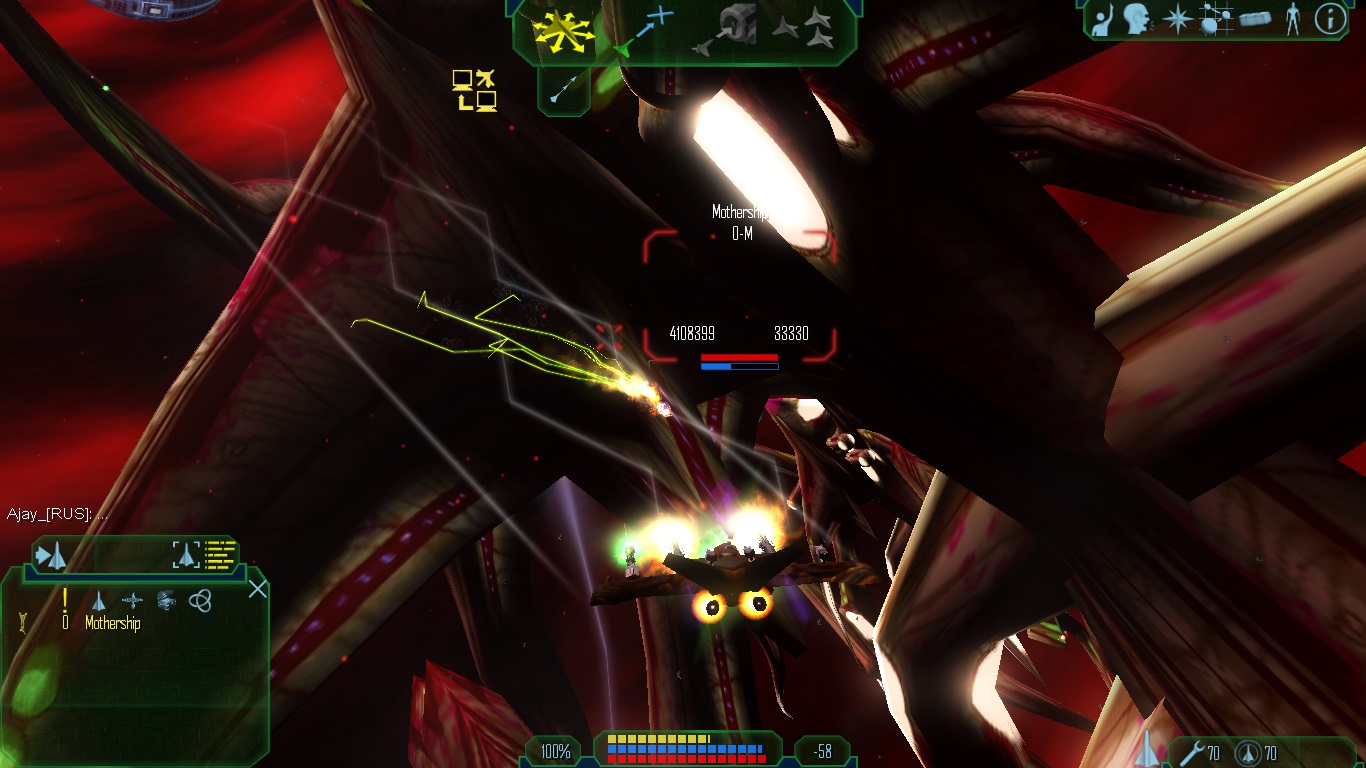This screenshot has height=768, width=1366.
Task: Open the info (i) circle icon
Action: pos(1330,19)
